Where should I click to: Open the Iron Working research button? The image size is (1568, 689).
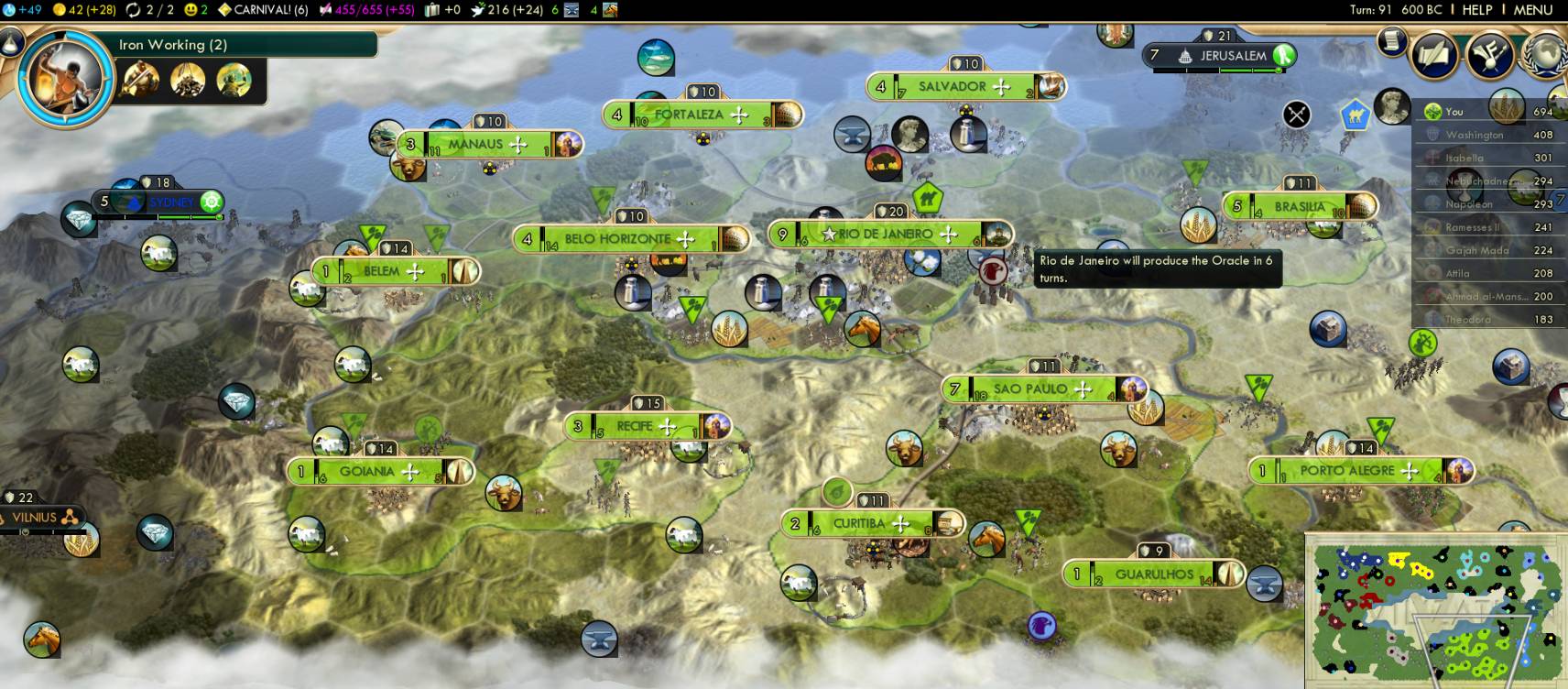pos(65,77)
